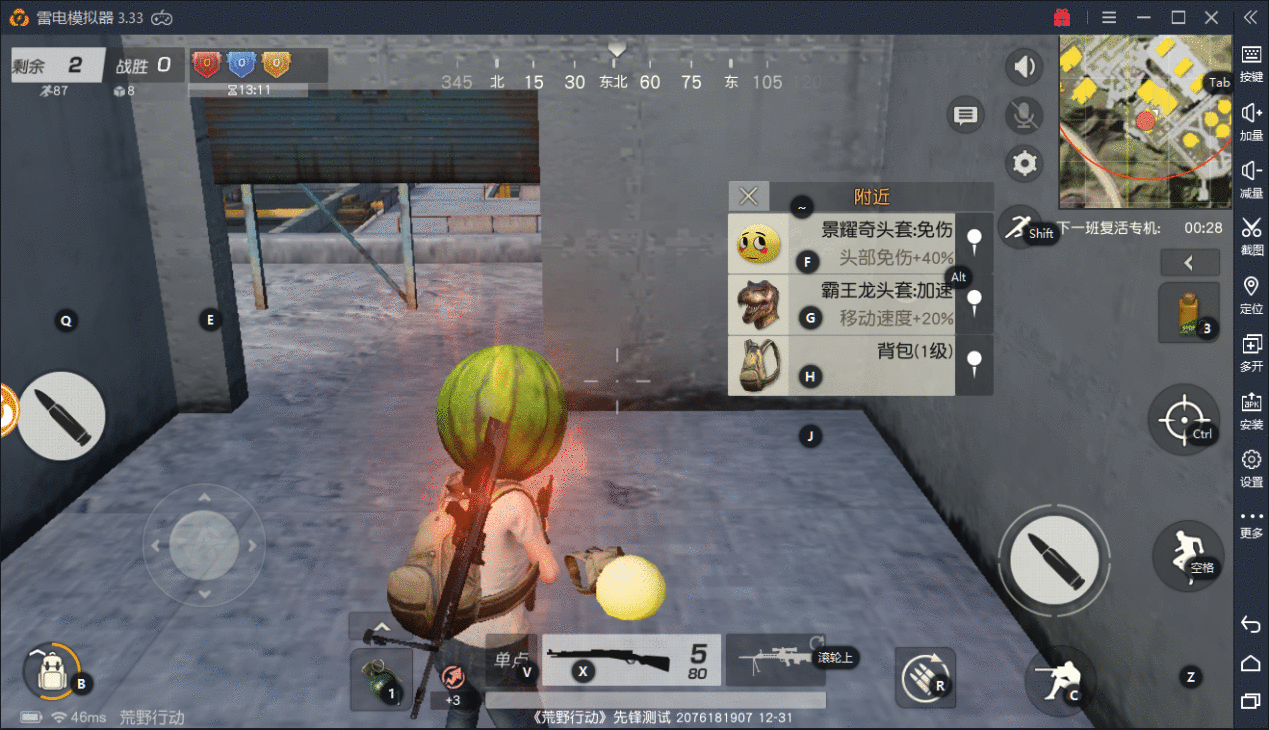Close the nearby loot panel

click(x=748, y=196)
